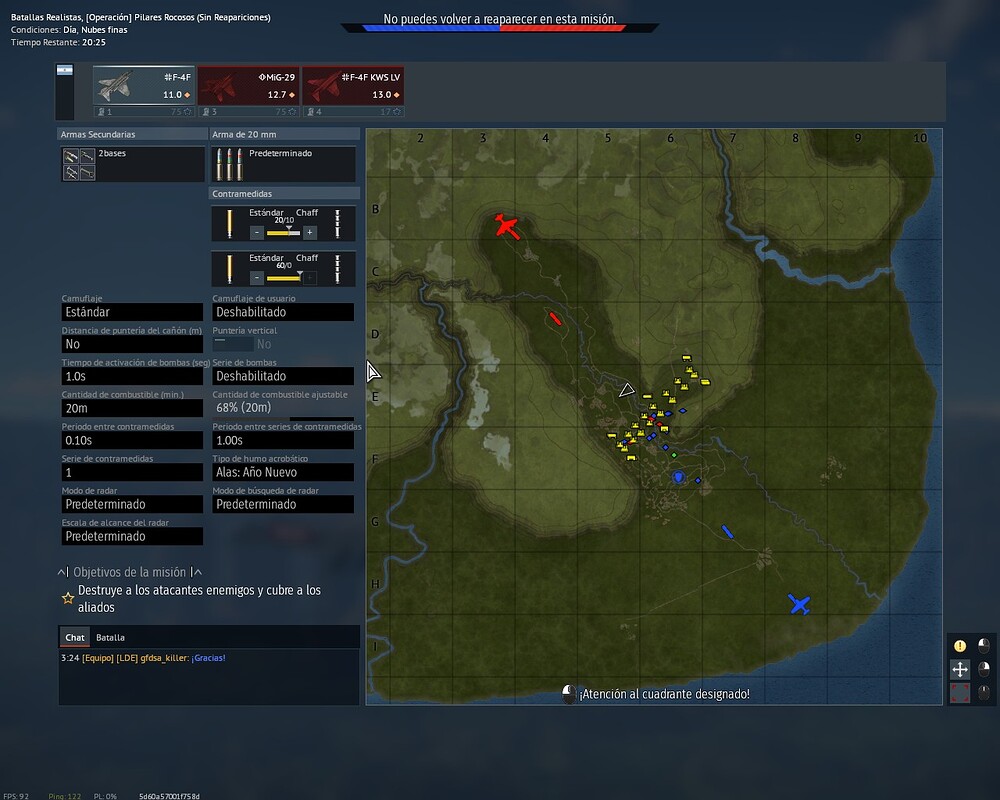Open the Camuflaje dropdown set to Estándar
Screen dimensions: 1000x800
click(x=132, y=312)
